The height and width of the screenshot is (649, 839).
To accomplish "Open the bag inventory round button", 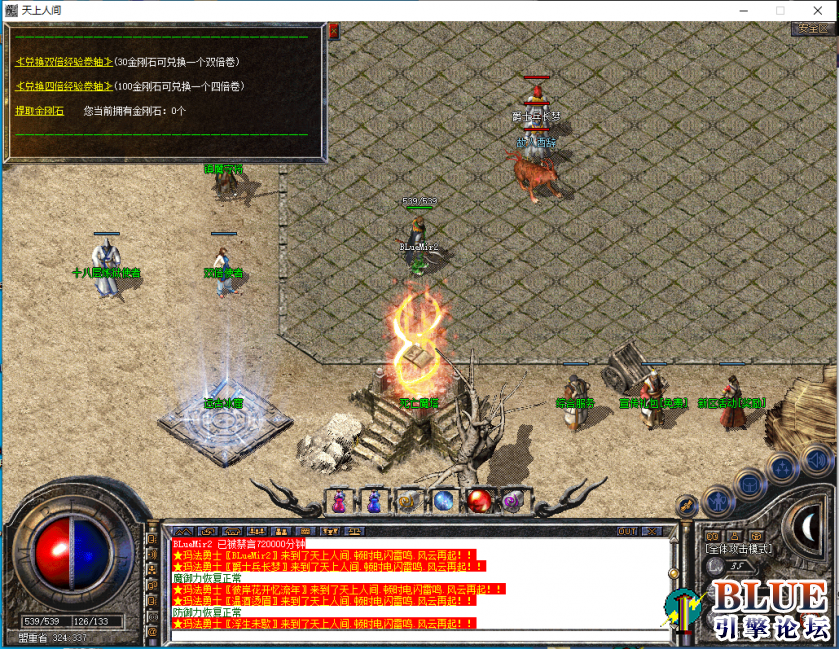I will click(x=750, y=485).
